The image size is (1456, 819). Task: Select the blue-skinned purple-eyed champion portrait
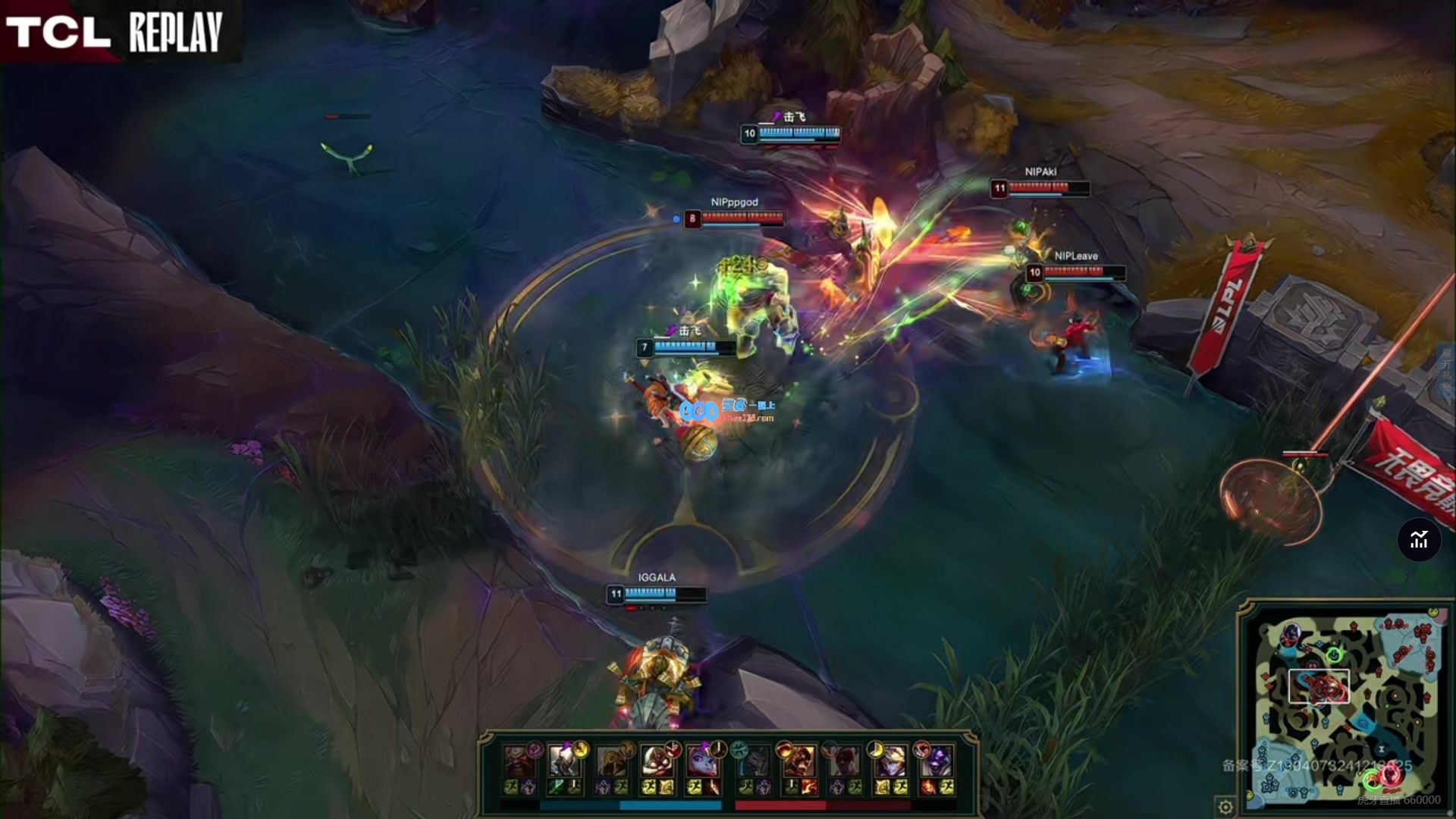click(703, 761)
